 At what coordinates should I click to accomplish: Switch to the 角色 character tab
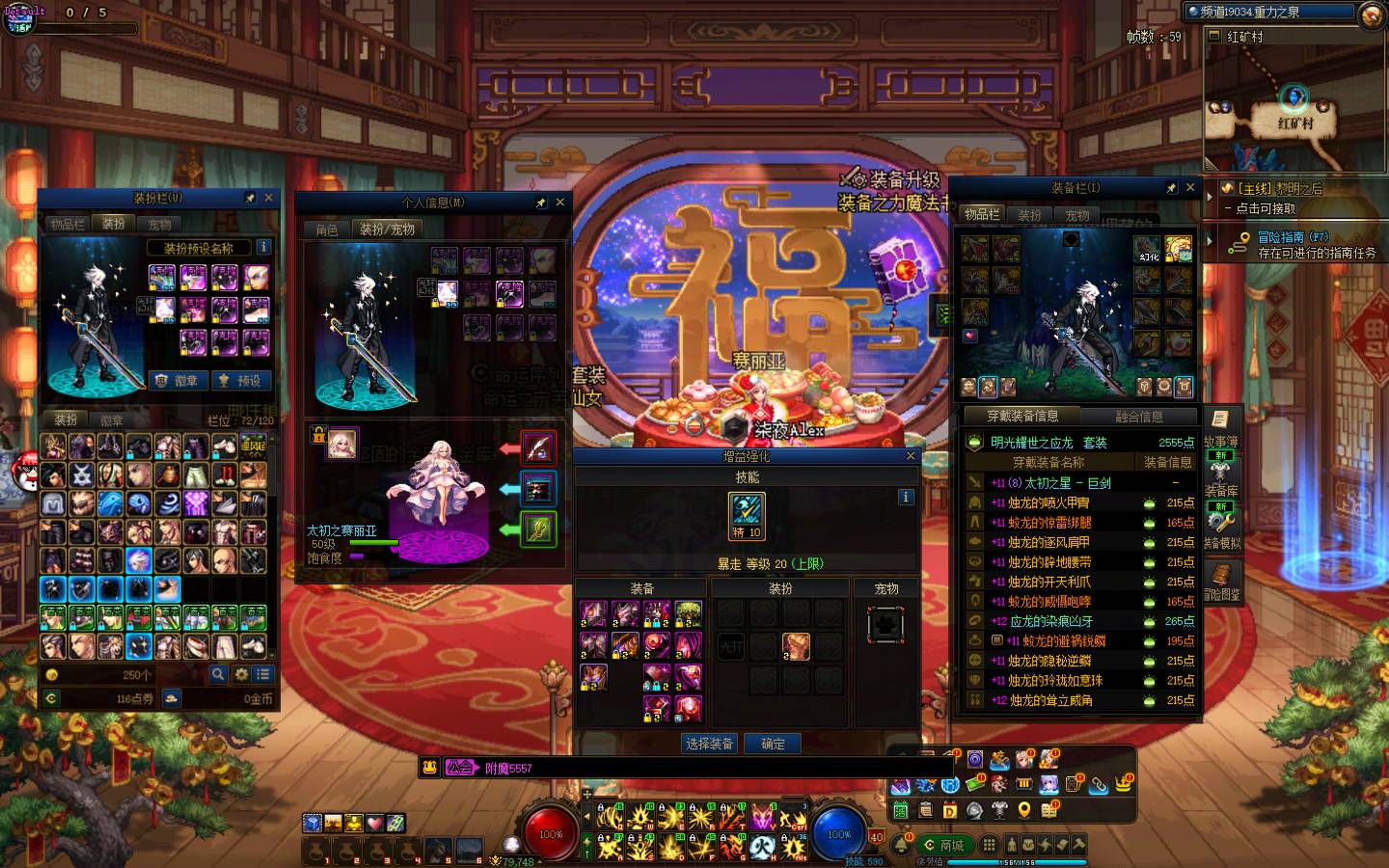[x=327, y=230]
